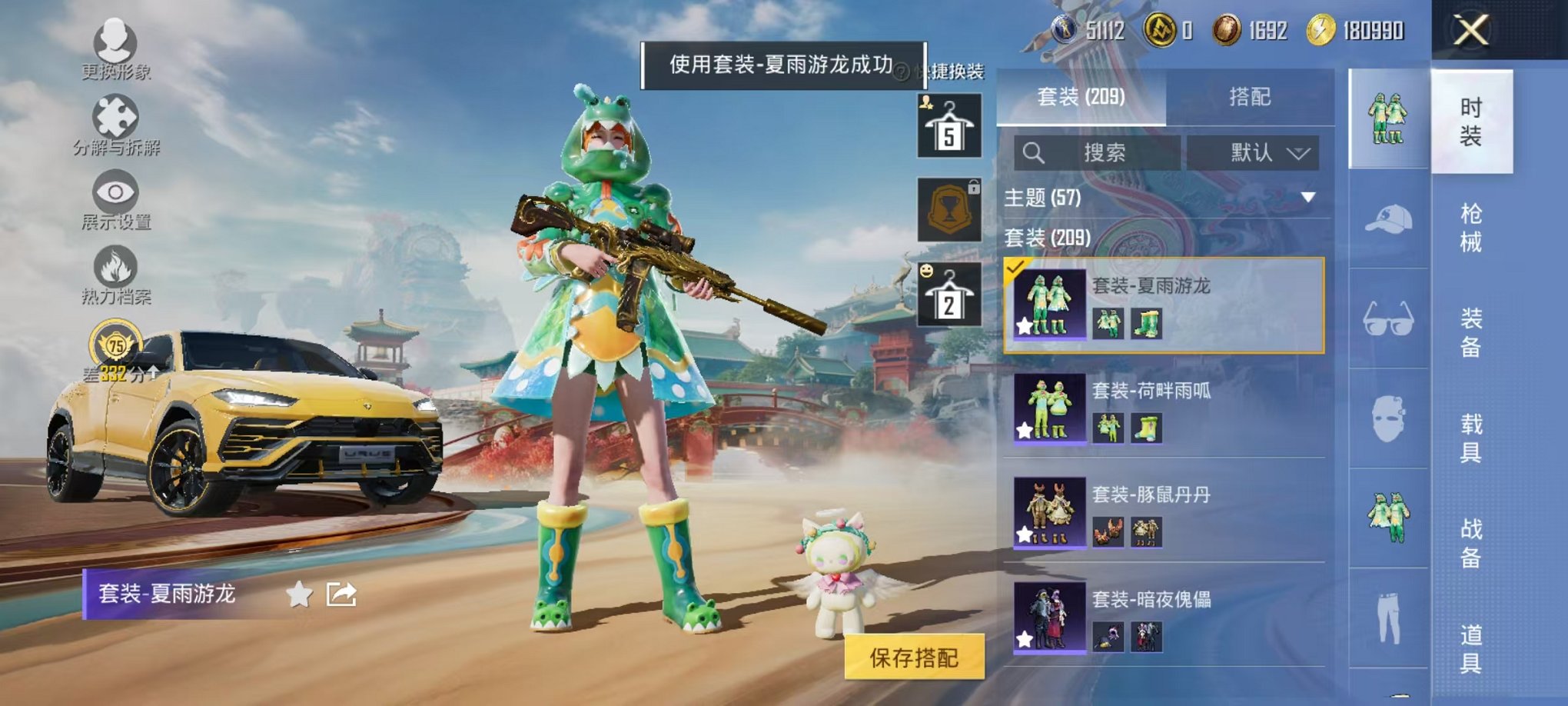Collapse the 主题 (57) section
1568x706 pixels.
click(x=1309, y=196)
